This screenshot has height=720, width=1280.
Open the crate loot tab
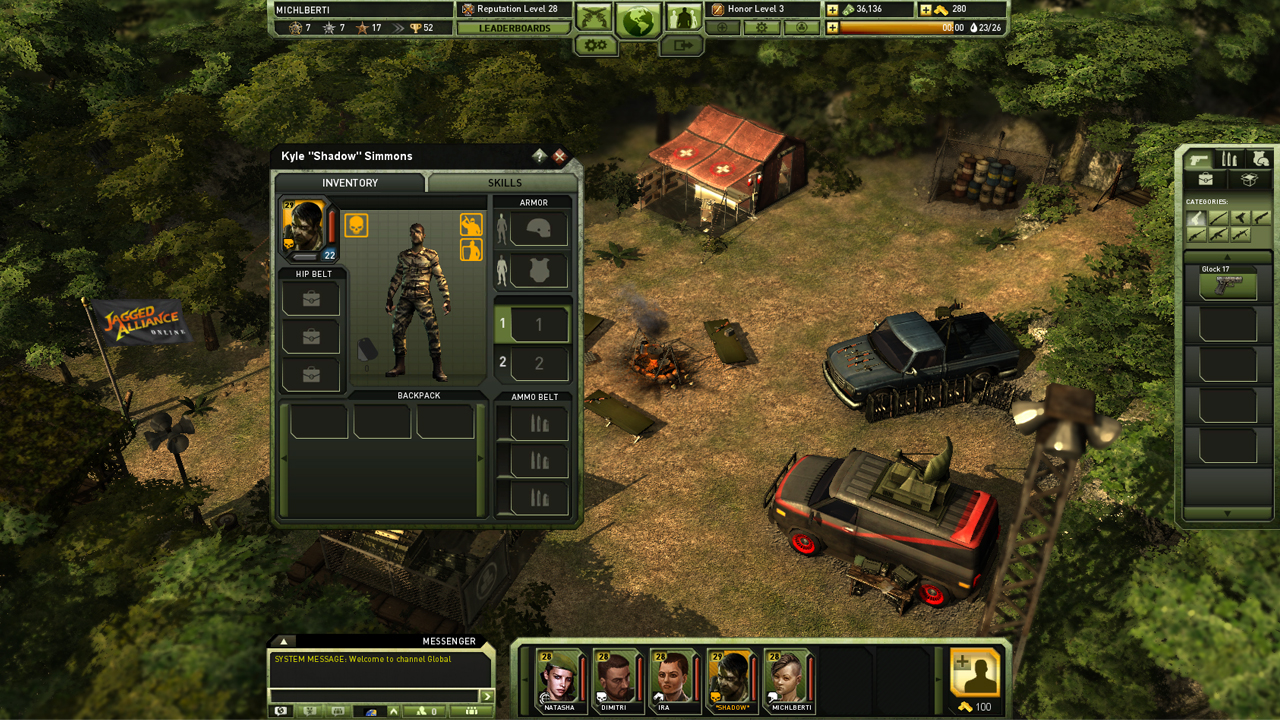[x=1249, y=178]
